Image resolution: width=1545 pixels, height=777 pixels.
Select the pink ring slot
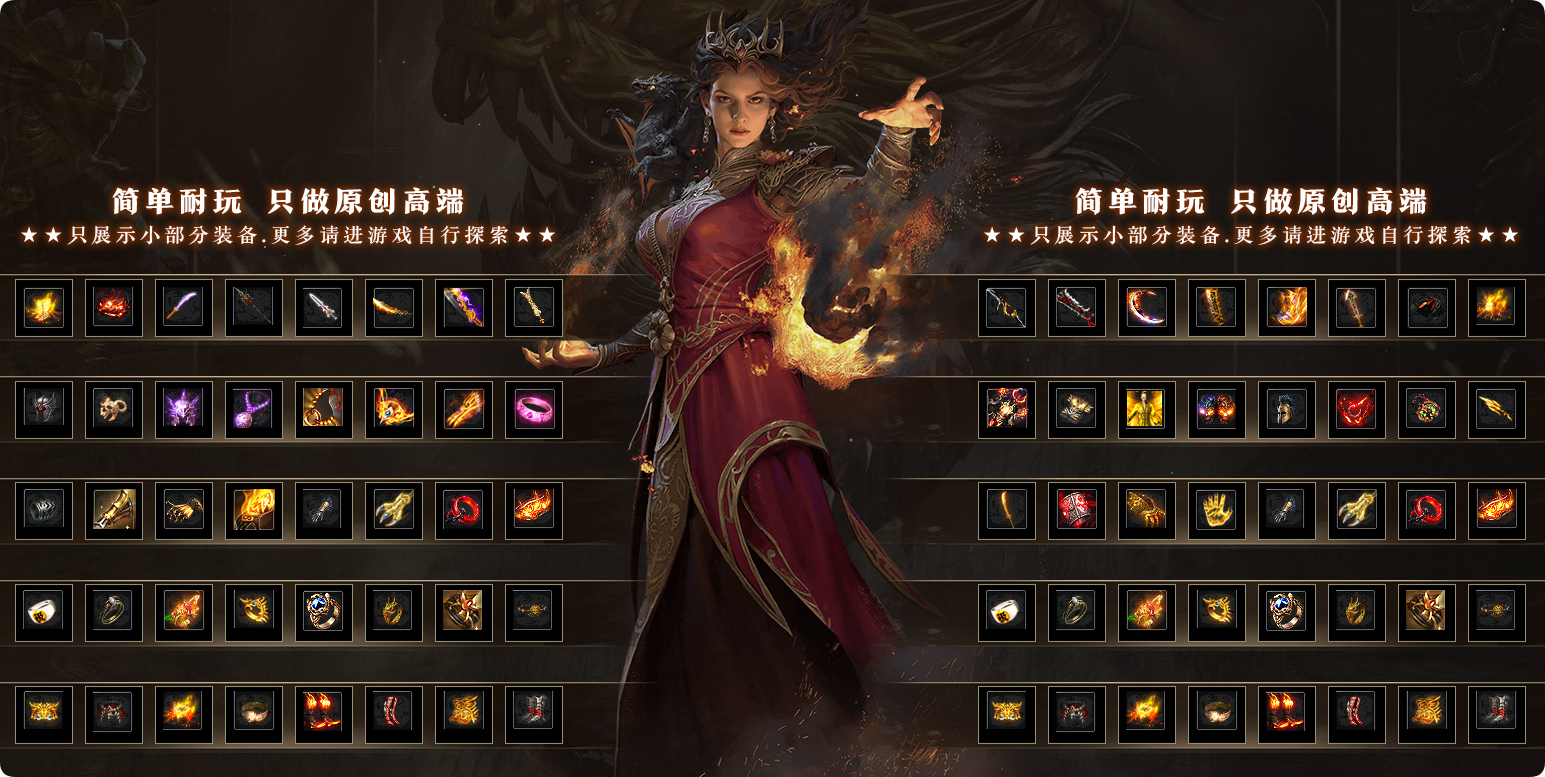[x=534, y=409]
